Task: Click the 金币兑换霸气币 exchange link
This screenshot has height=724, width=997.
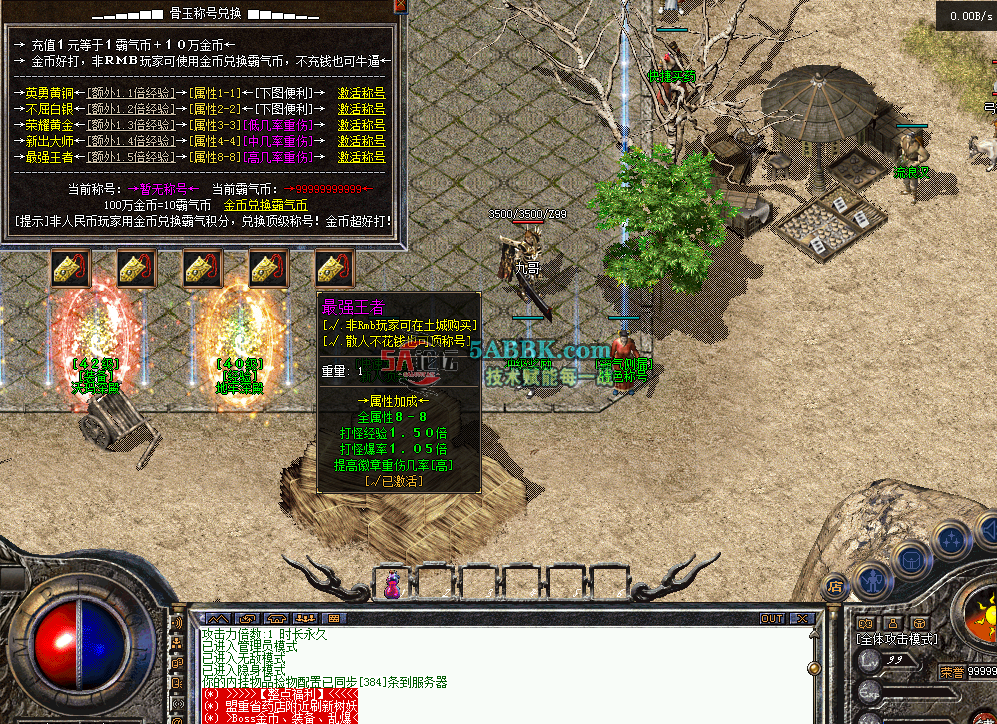Action: [265, 205]
